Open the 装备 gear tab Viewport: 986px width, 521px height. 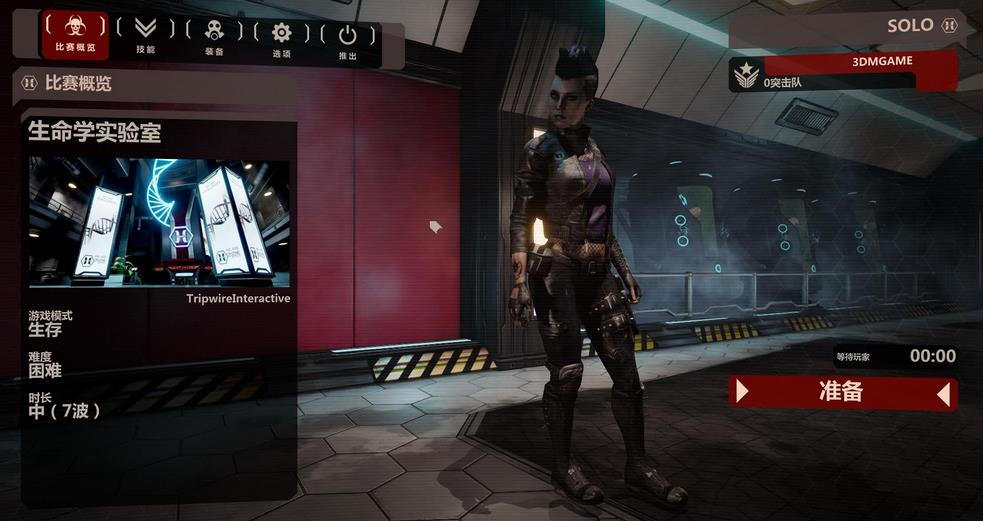point(214,35)
